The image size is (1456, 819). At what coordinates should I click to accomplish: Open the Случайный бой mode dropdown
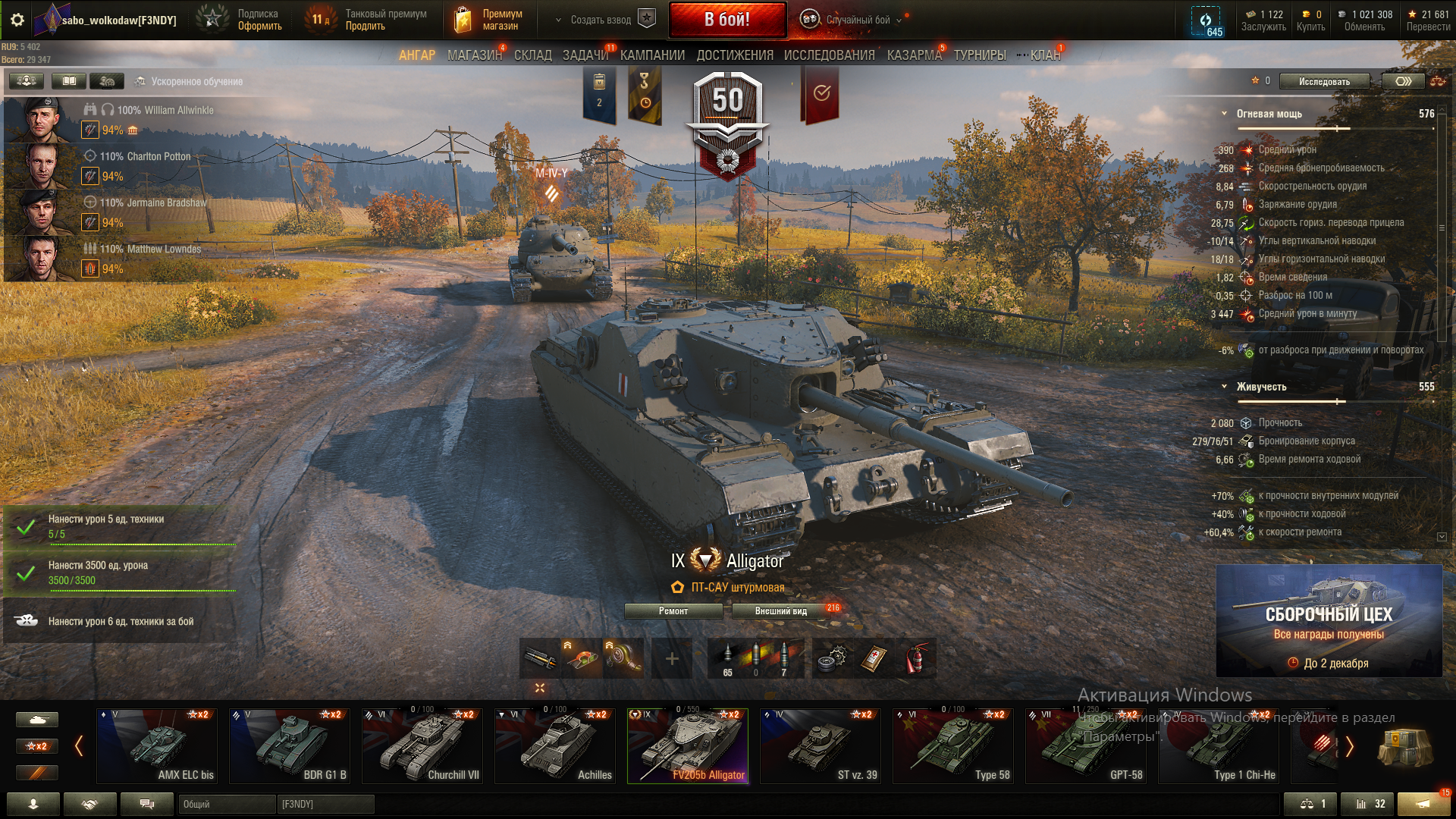tap(857, 20)
